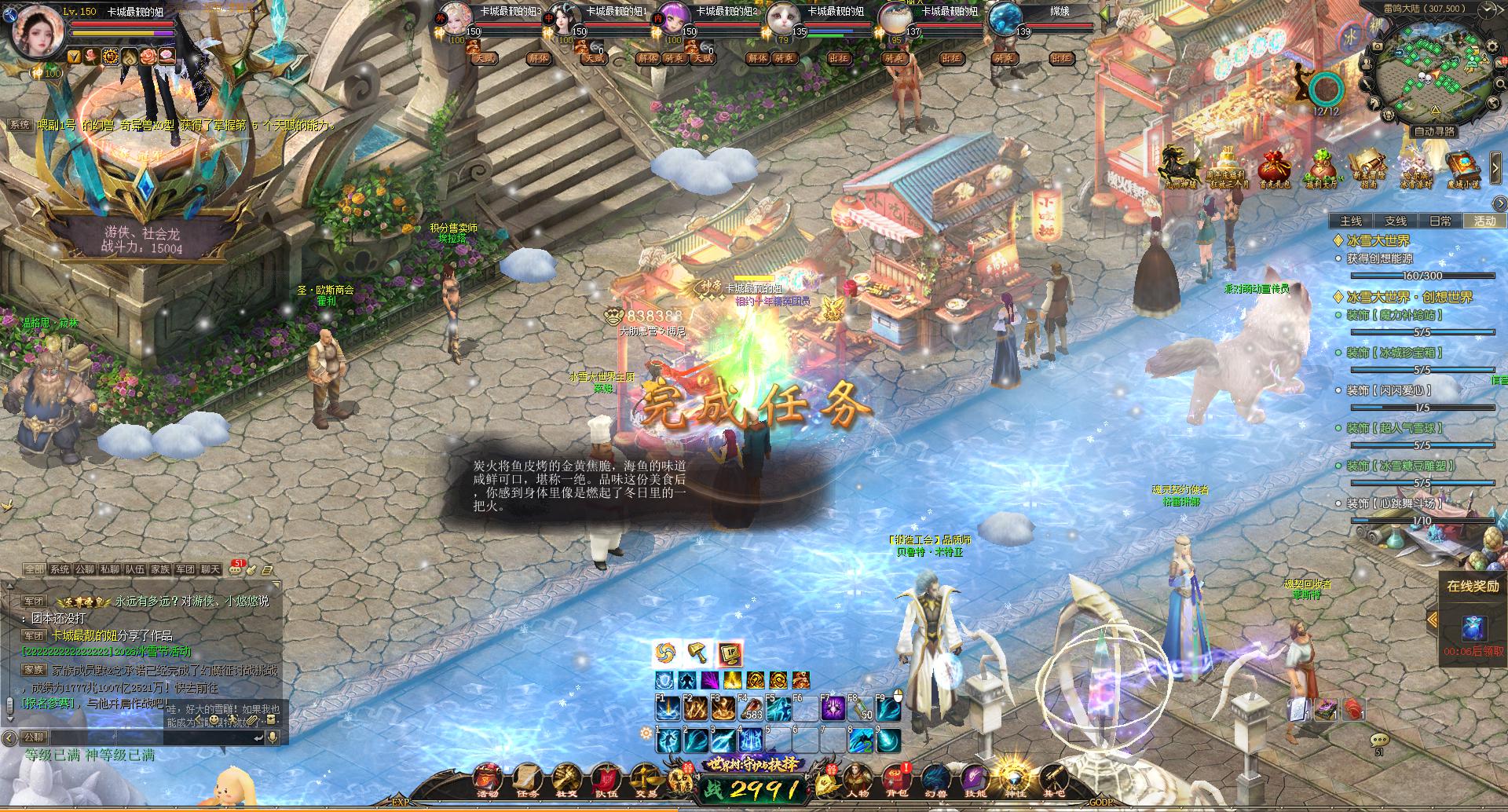Select the 家族 family chat tab

(160, 569)
